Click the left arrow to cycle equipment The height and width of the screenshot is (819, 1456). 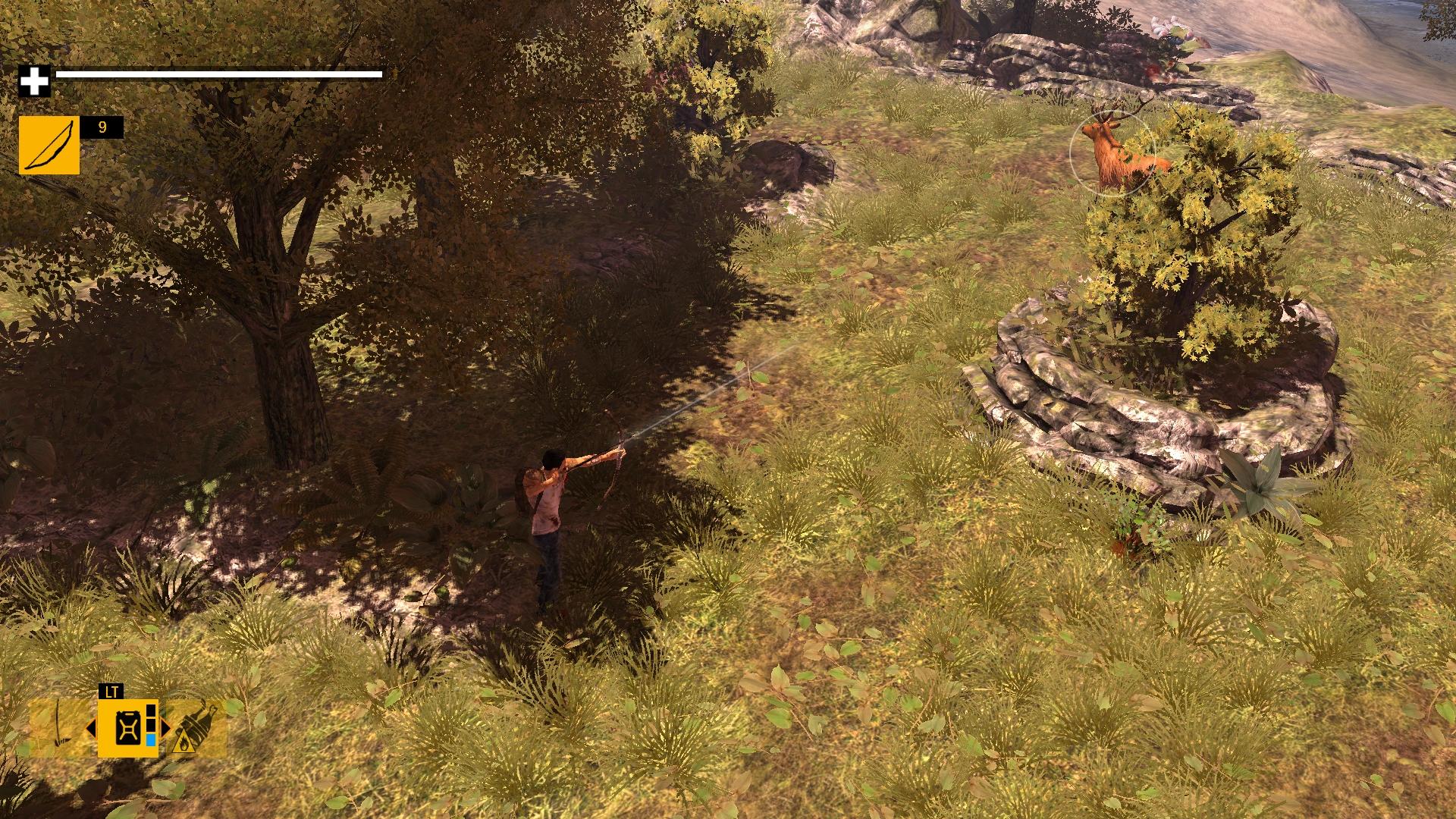click(91, 729)
